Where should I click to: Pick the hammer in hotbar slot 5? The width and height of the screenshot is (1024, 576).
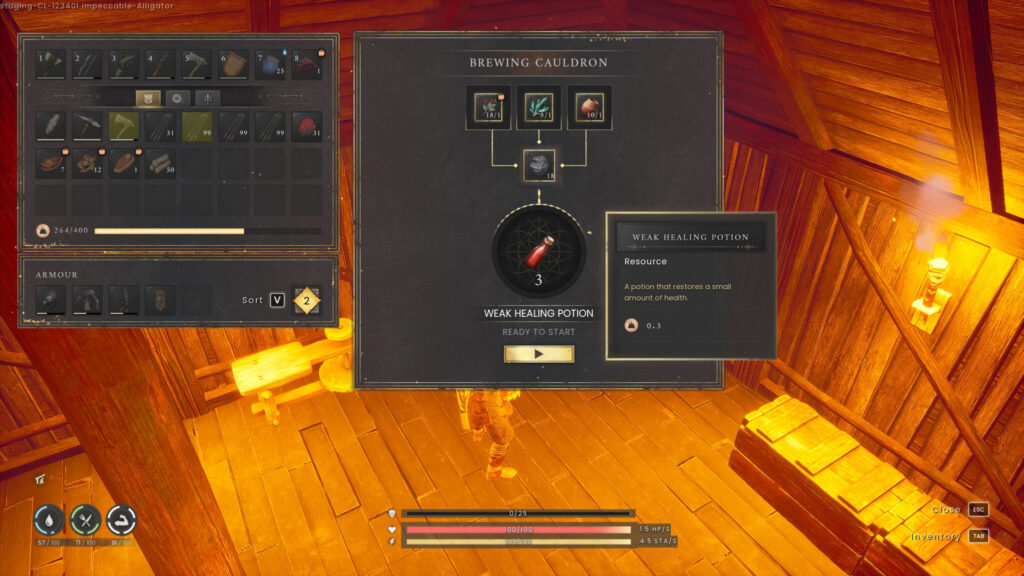(x=197, y=65)
